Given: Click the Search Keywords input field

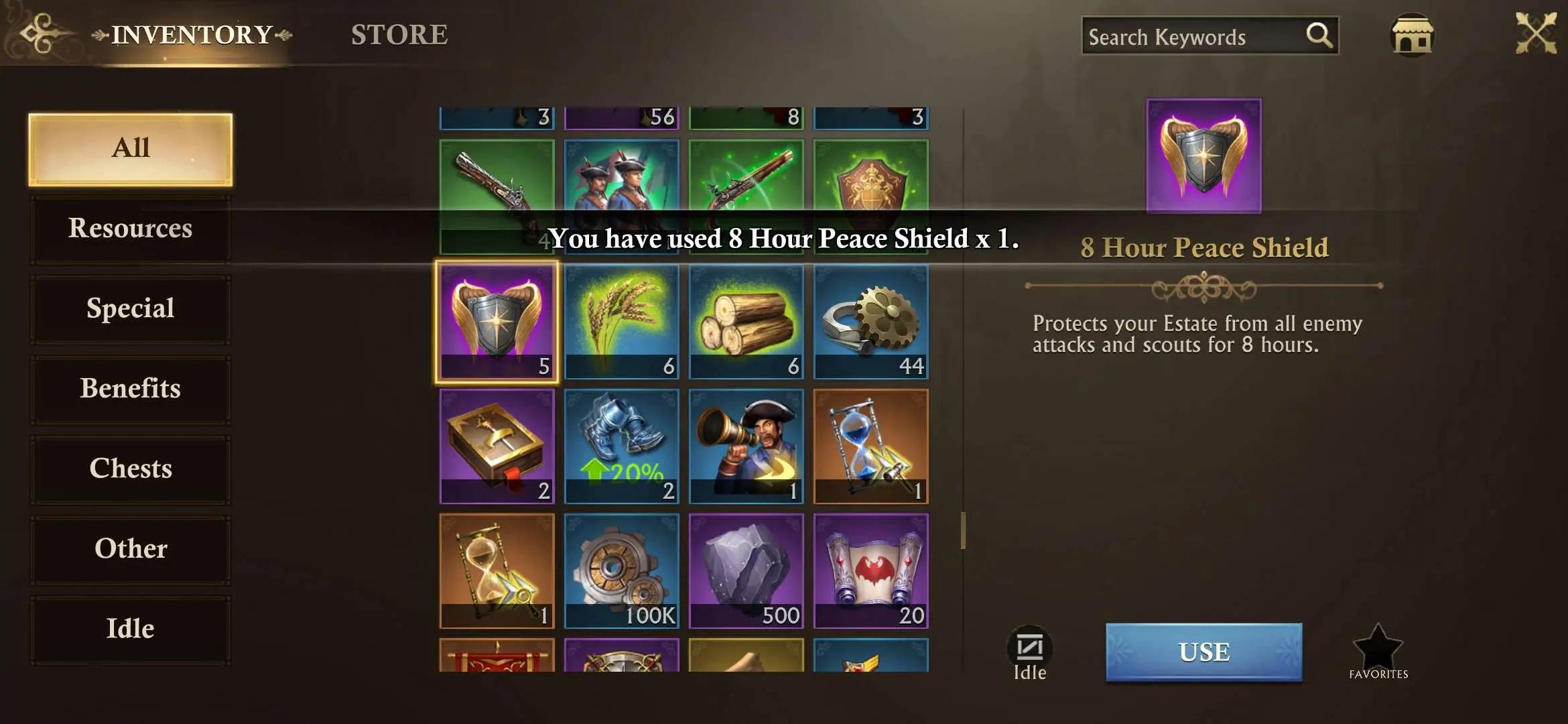Looking at the screenshot, I should coord(1199,36).
